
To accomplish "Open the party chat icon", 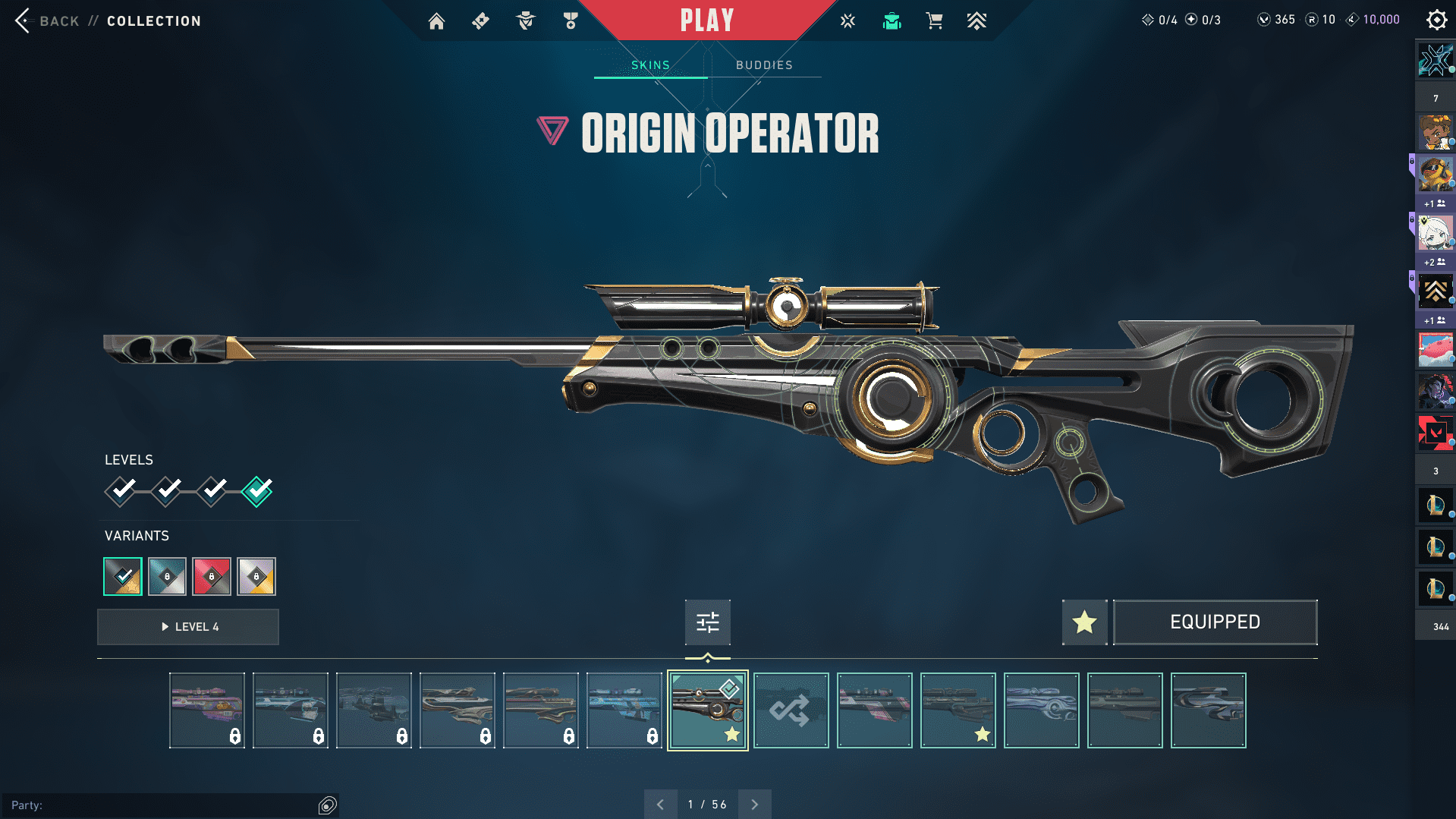I will [x=328, y=805].
